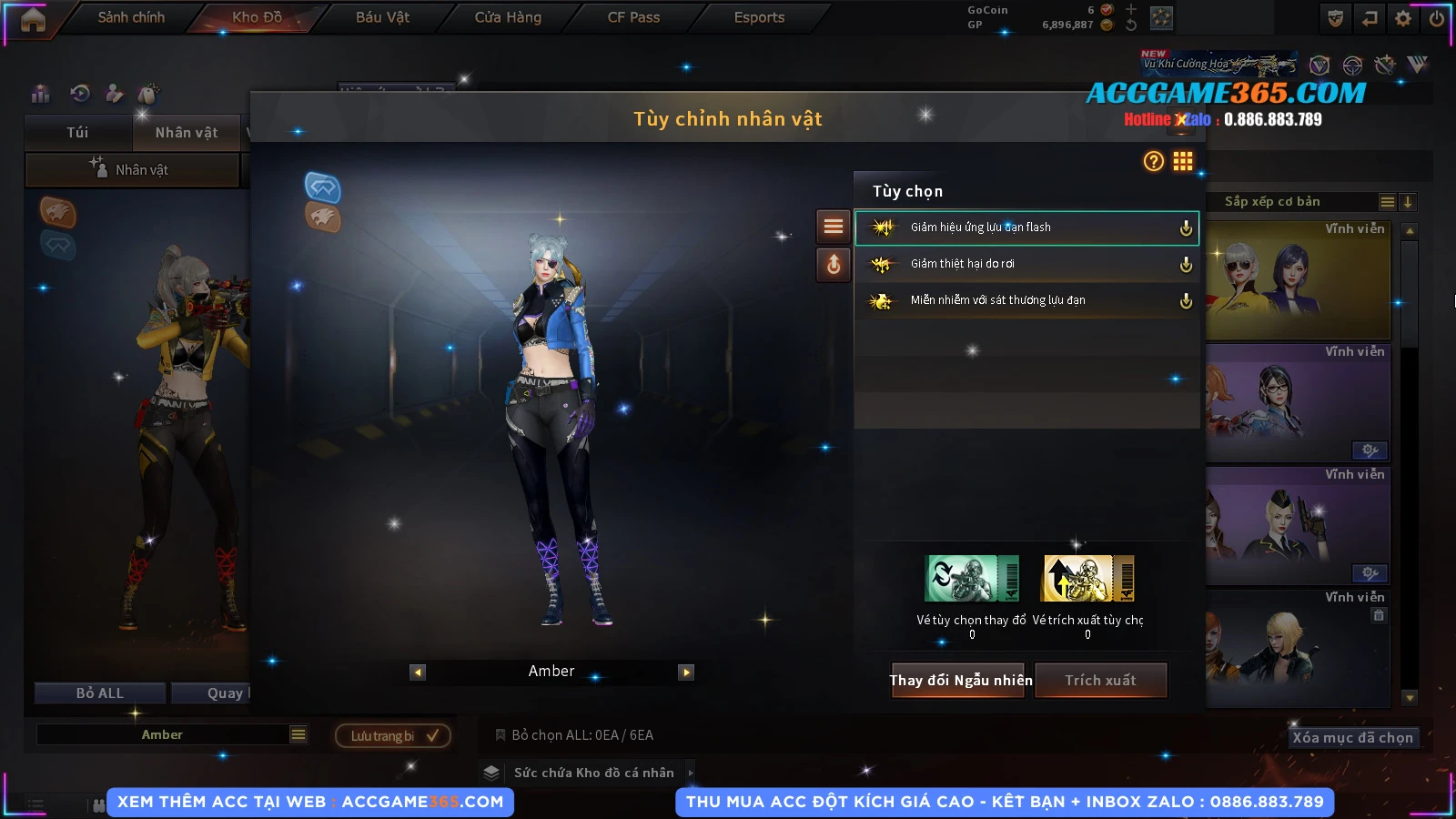Click Xóa mục đã chọn button
Screen dimensions: 1456x819
coord(1352,738)
